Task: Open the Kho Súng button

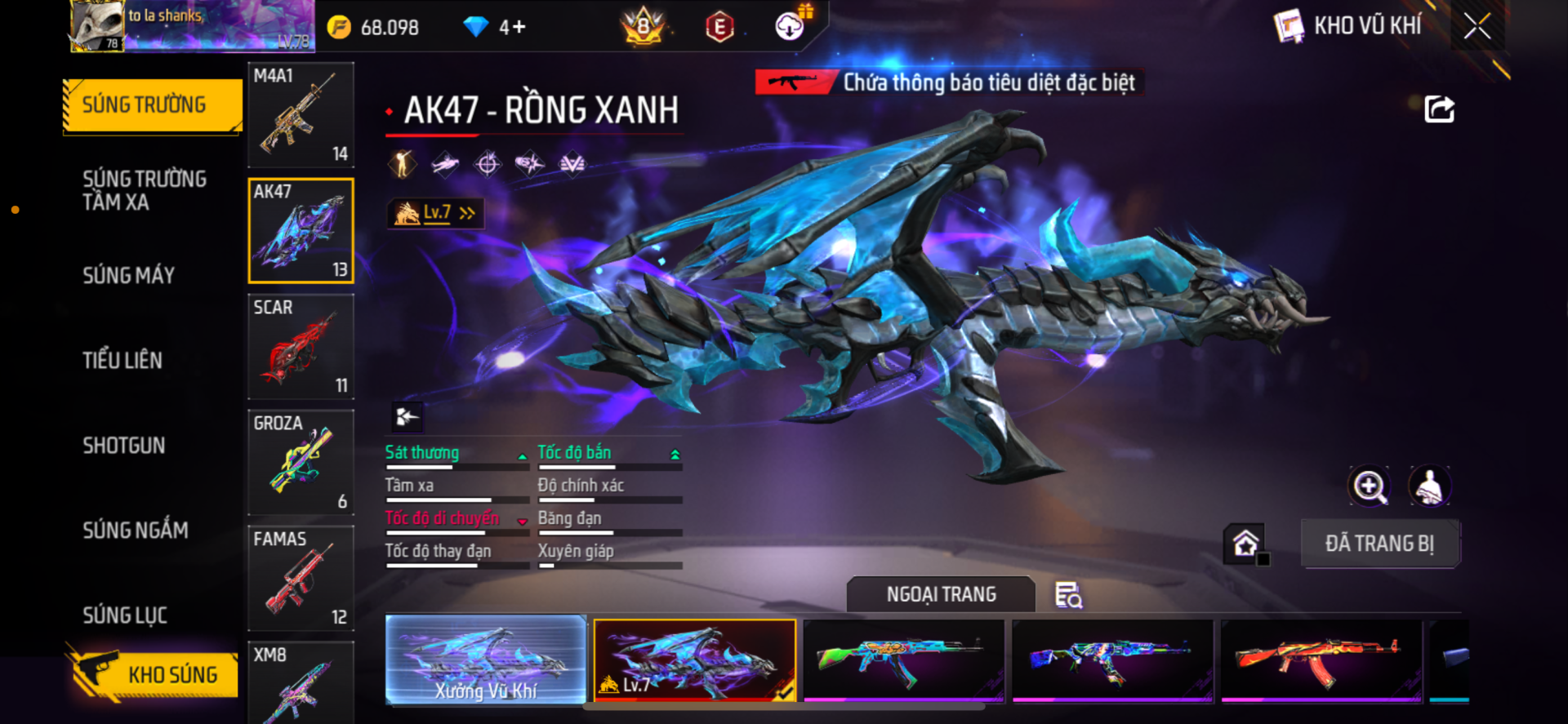Action: (x=155, y=674)
